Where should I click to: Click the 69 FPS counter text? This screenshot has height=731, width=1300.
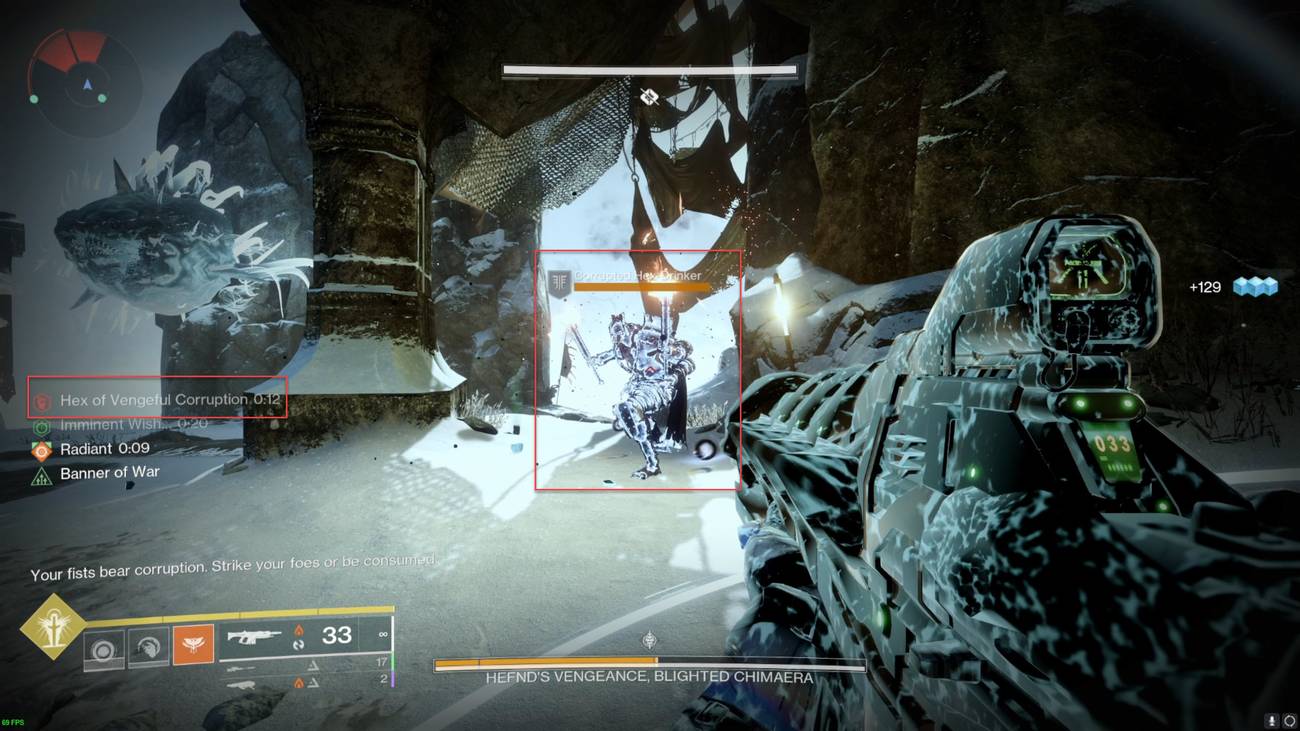(14, 722)
